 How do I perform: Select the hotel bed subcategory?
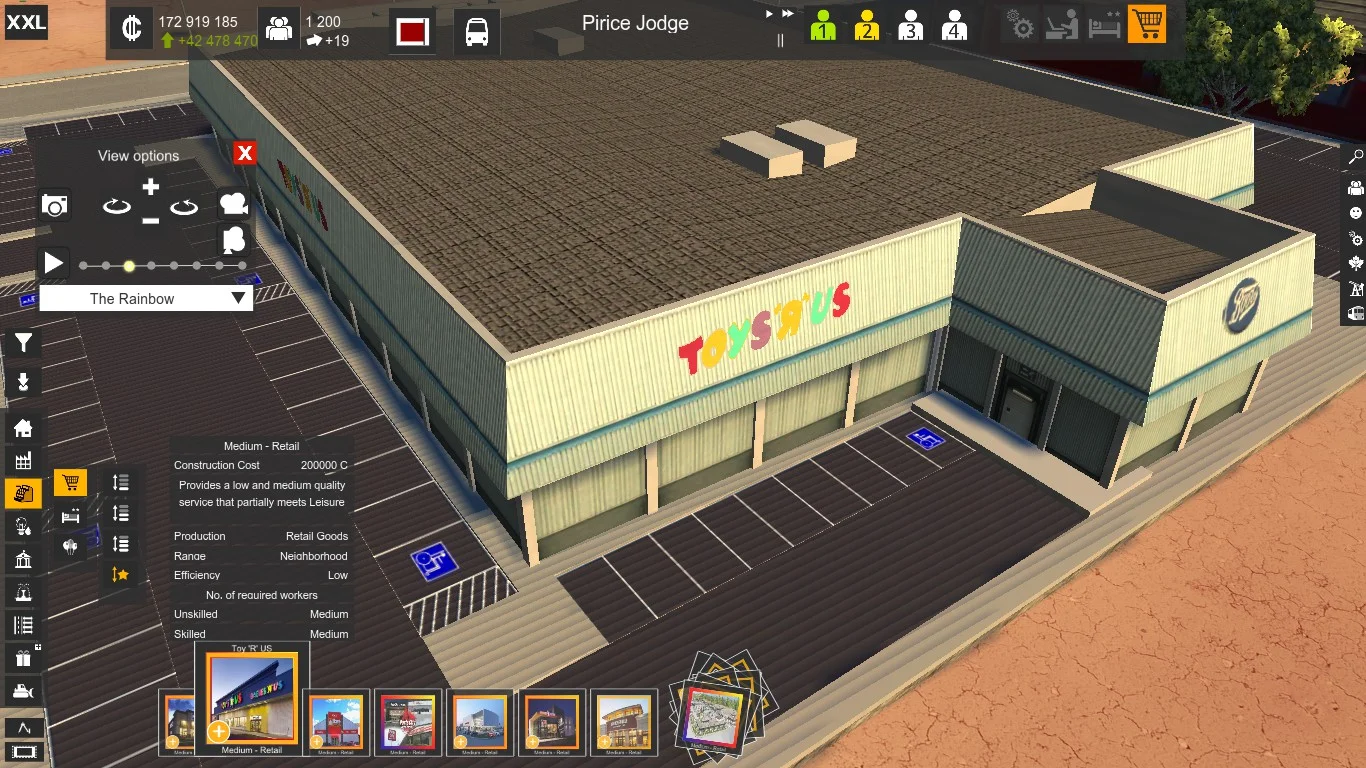pos(70,516)
